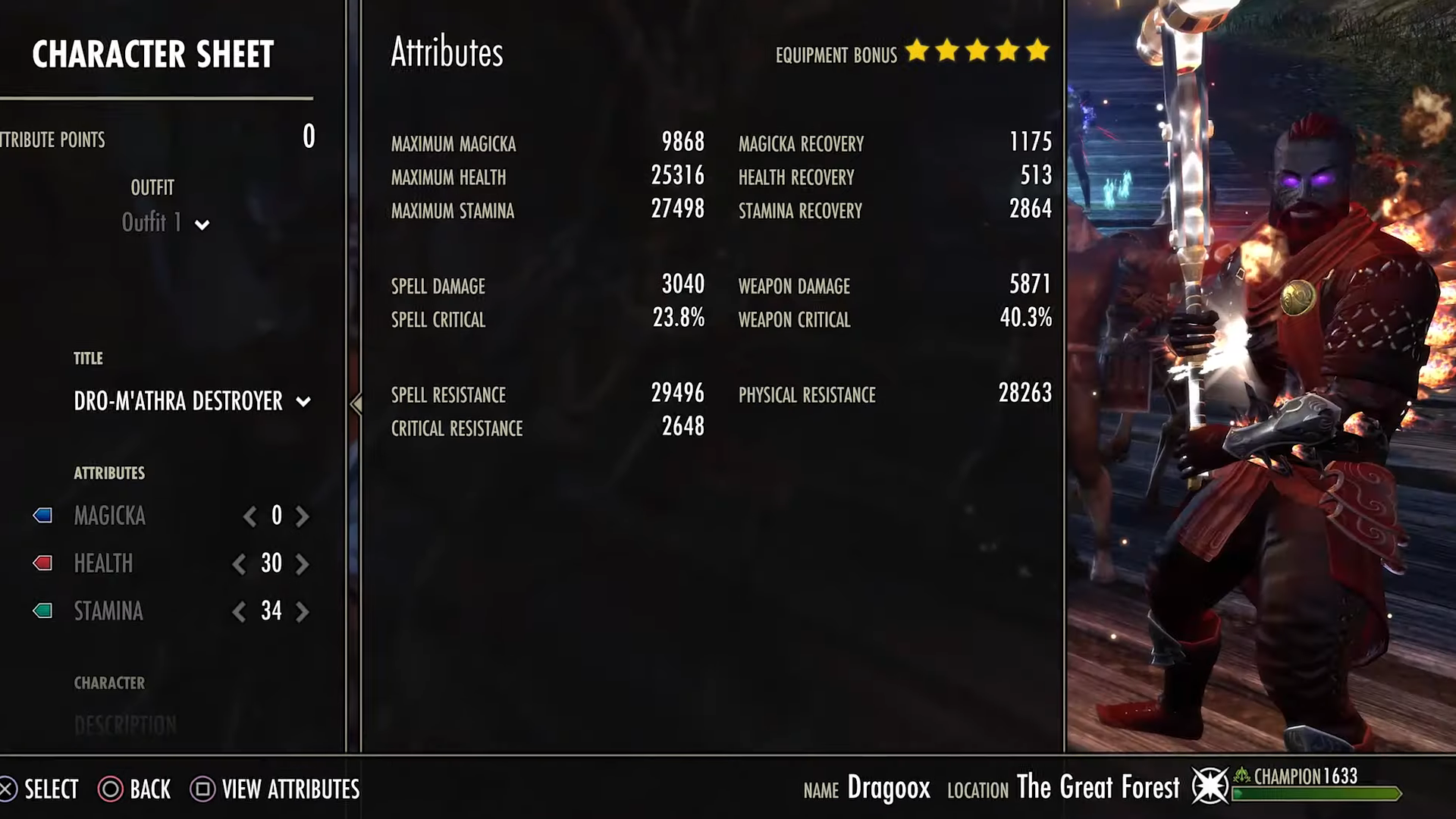Click the X Select button icon
Image resolution: width=1456 pixels, height=819 pixels.
(x=5, y=789)
